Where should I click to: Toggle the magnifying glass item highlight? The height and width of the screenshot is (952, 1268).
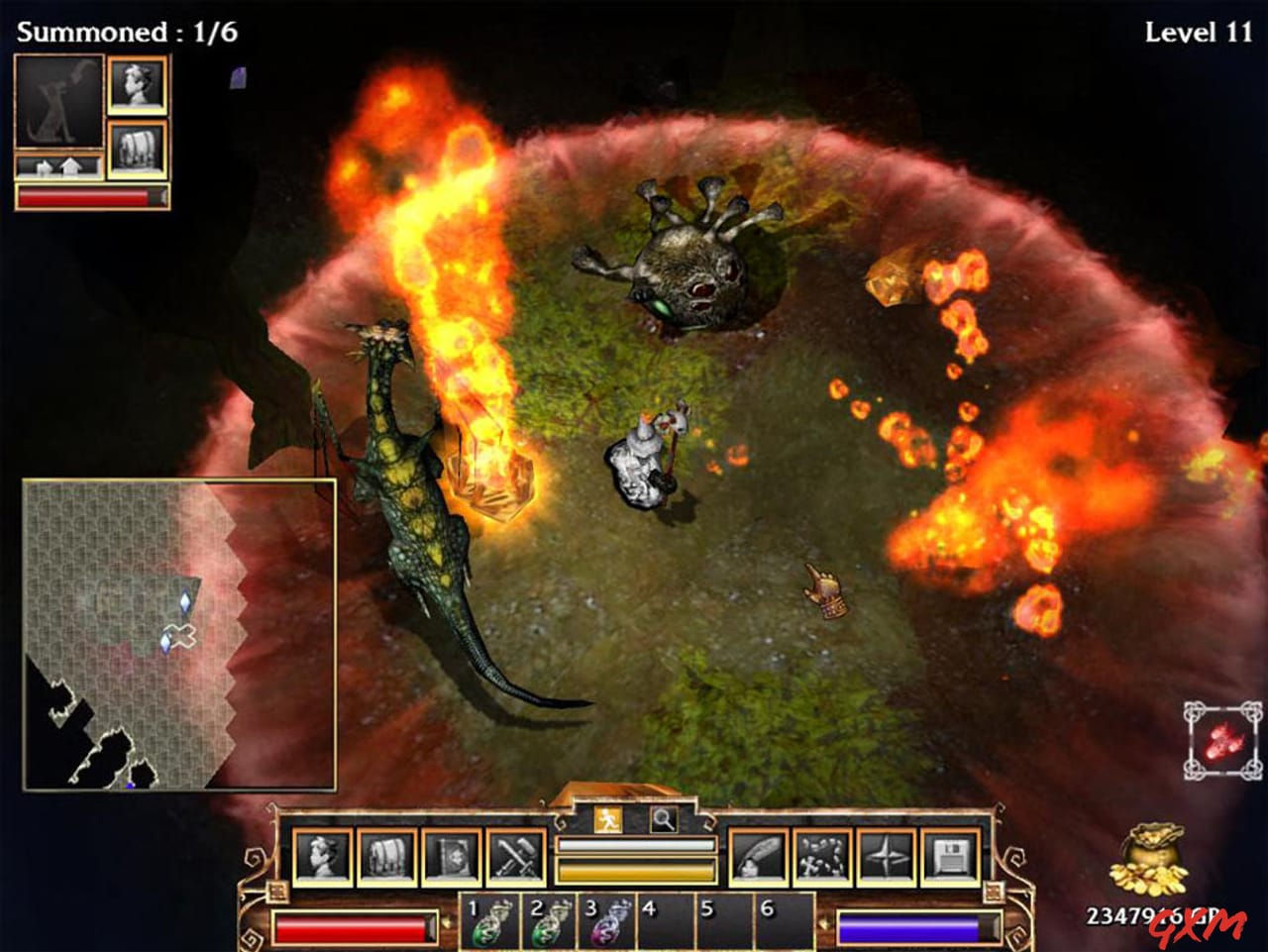point(666,820)
